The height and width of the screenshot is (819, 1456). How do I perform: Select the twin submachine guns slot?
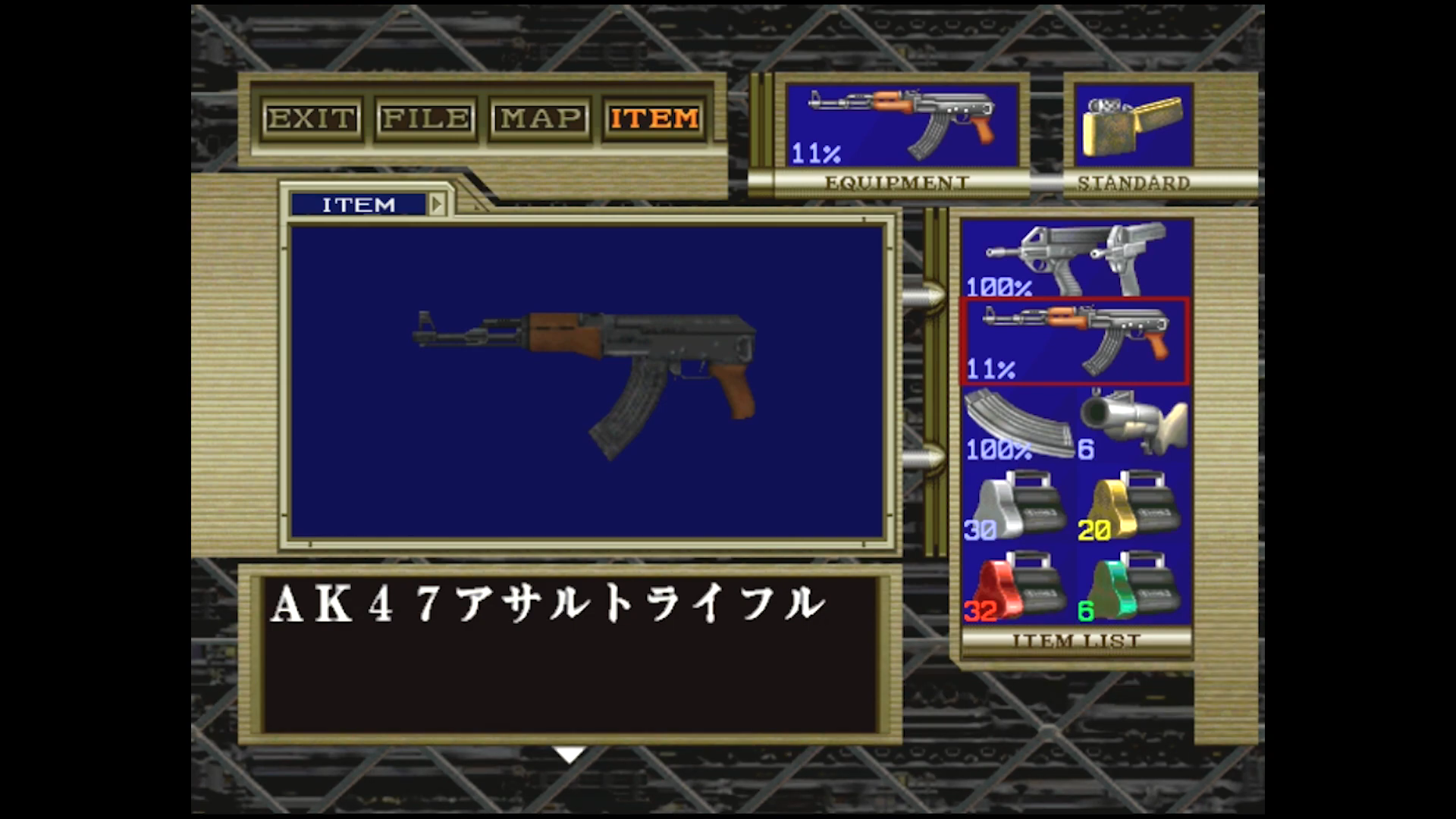coord(1075,259)
